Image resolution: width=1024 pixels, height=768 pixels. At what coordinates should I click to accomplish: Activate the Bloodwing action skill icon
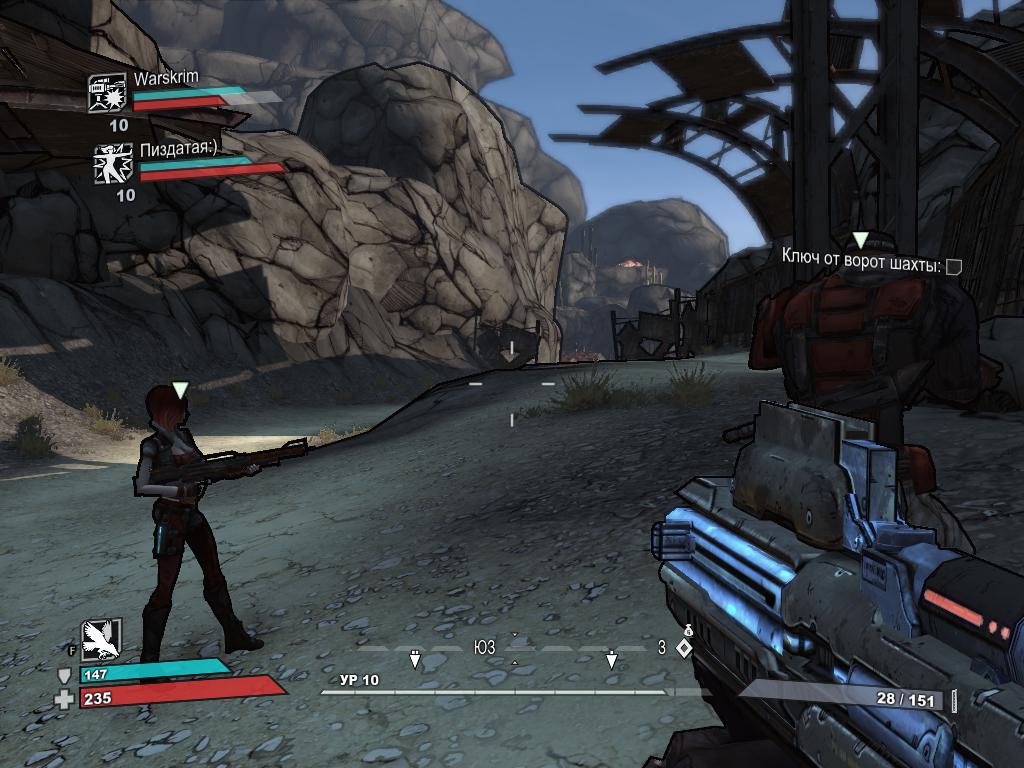coord(100,638)
